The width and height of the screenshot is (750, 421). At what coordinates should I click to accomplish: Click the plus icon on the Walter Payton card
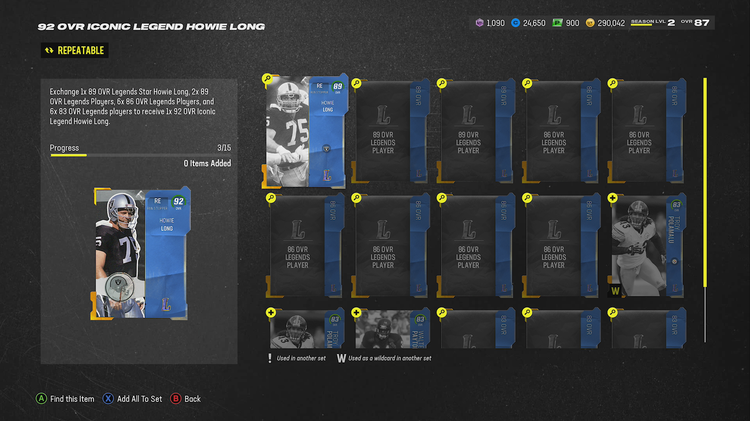pos(356,314)
